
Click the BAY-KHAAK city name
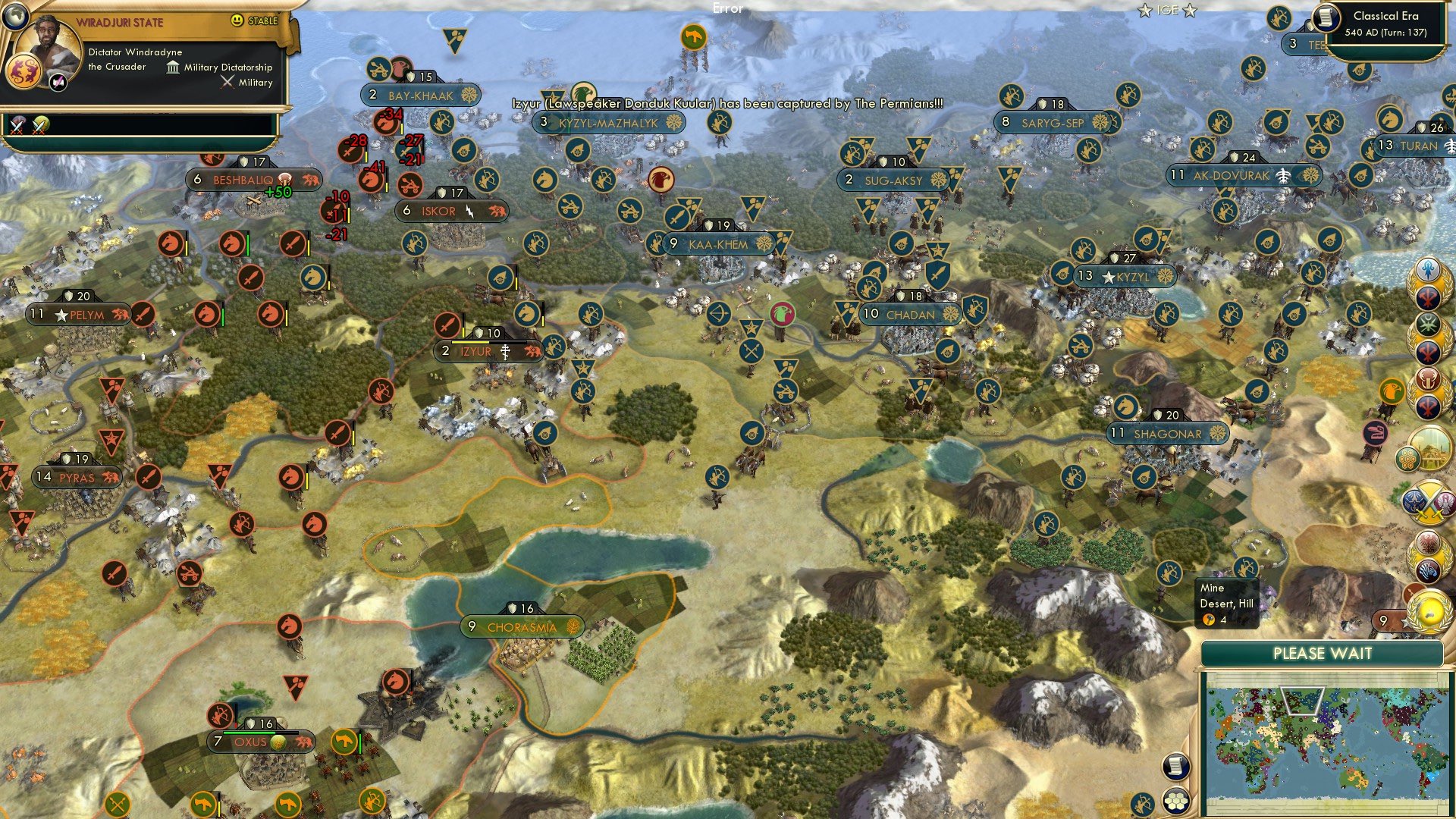coord(422,96)
